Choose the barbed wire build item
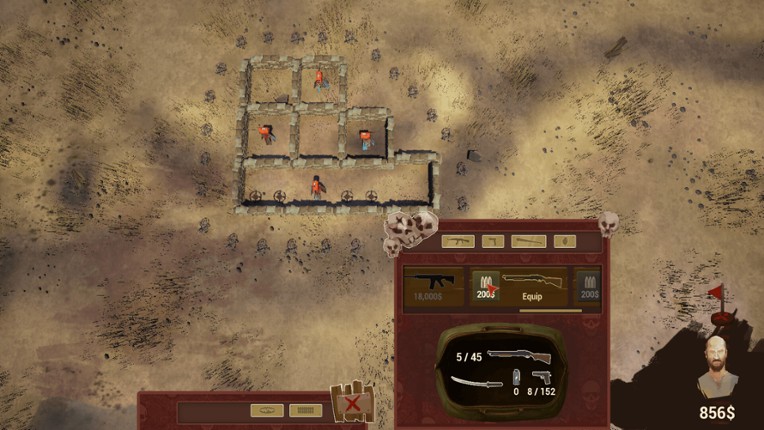The image size is (764, 430). point(268,410)
